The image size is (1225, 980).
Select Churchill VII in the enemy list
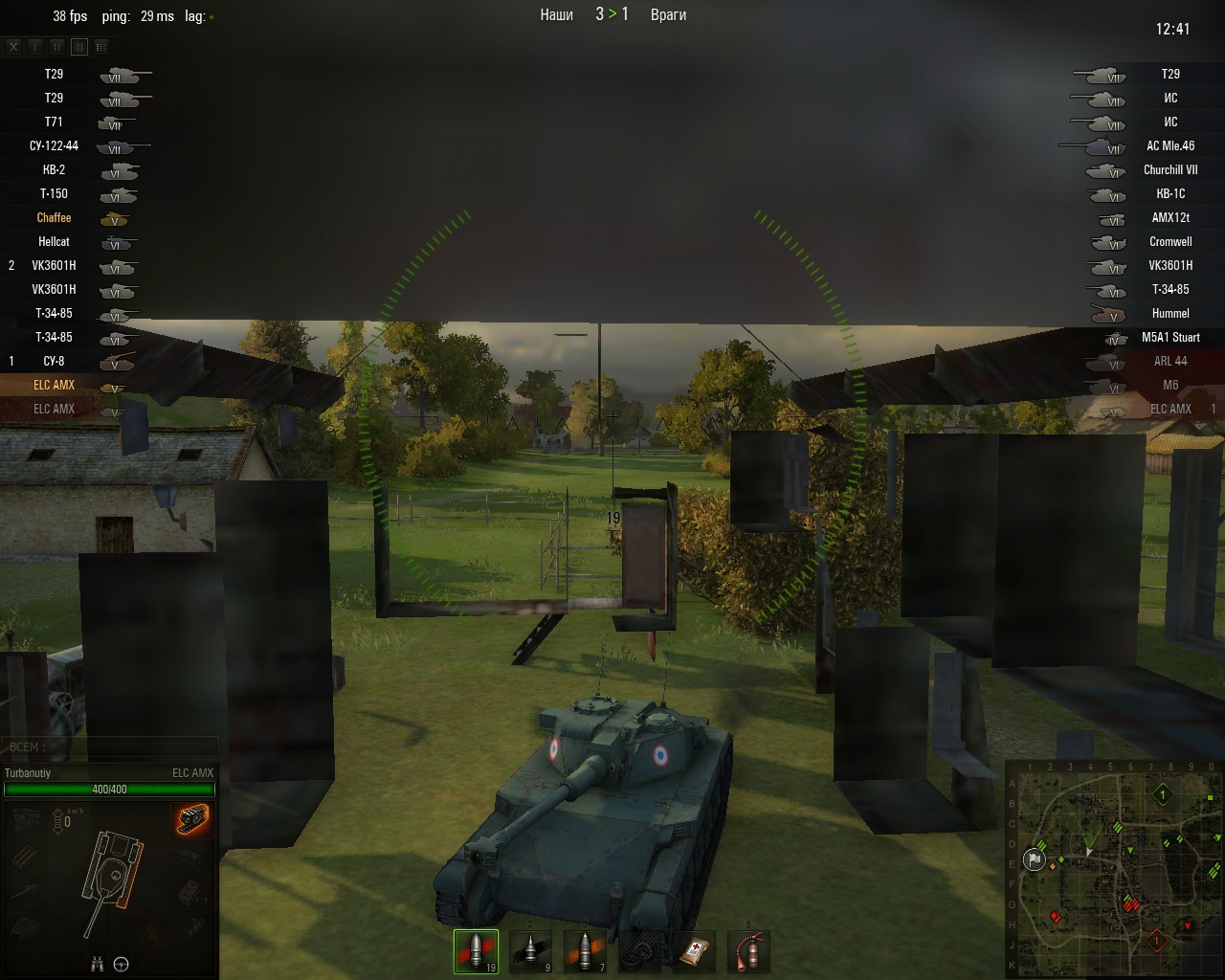tap(1170, 169)
